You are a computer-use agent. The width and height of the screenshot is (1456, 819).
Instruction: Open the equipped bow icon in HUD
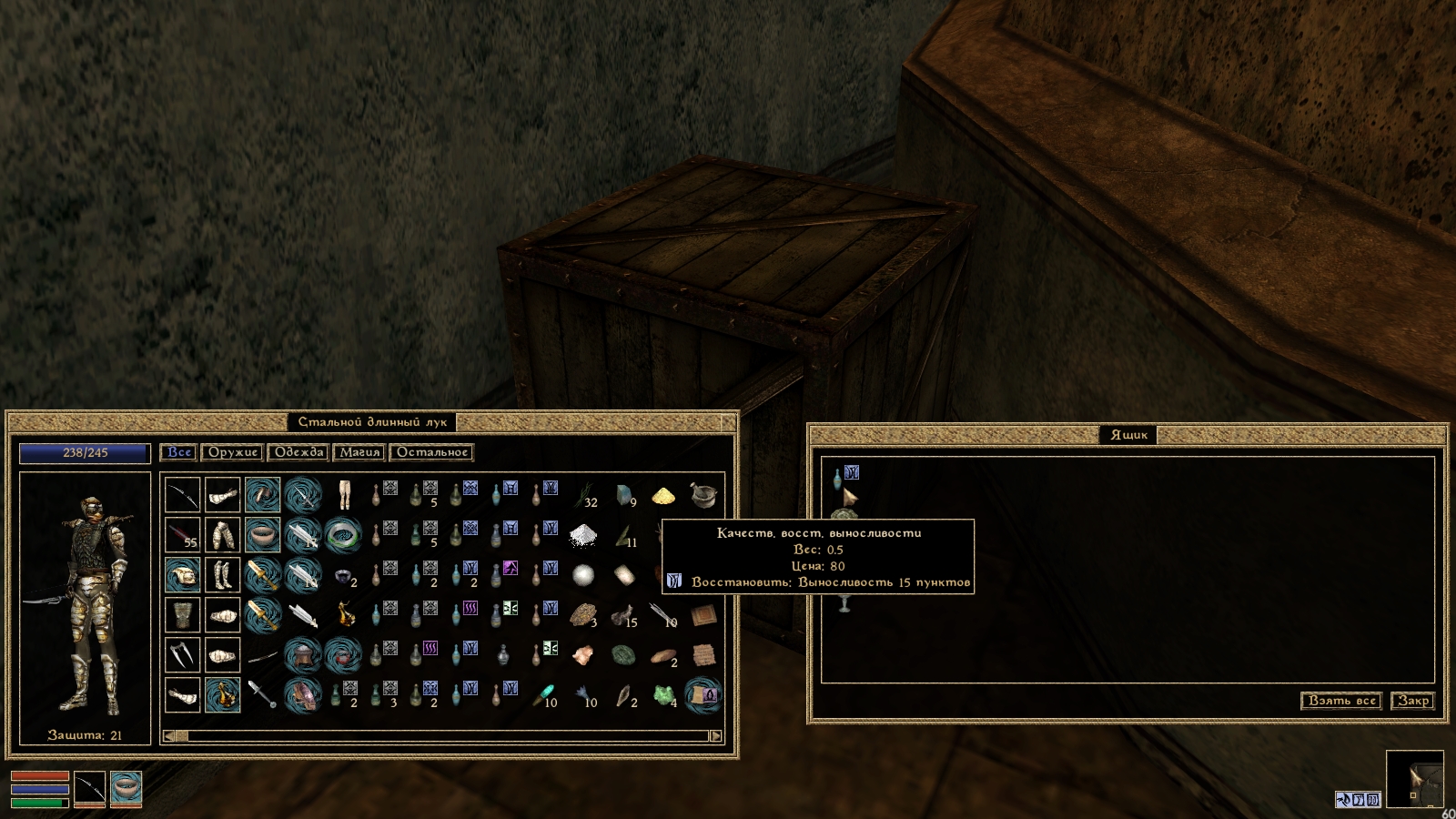[89, 788]
